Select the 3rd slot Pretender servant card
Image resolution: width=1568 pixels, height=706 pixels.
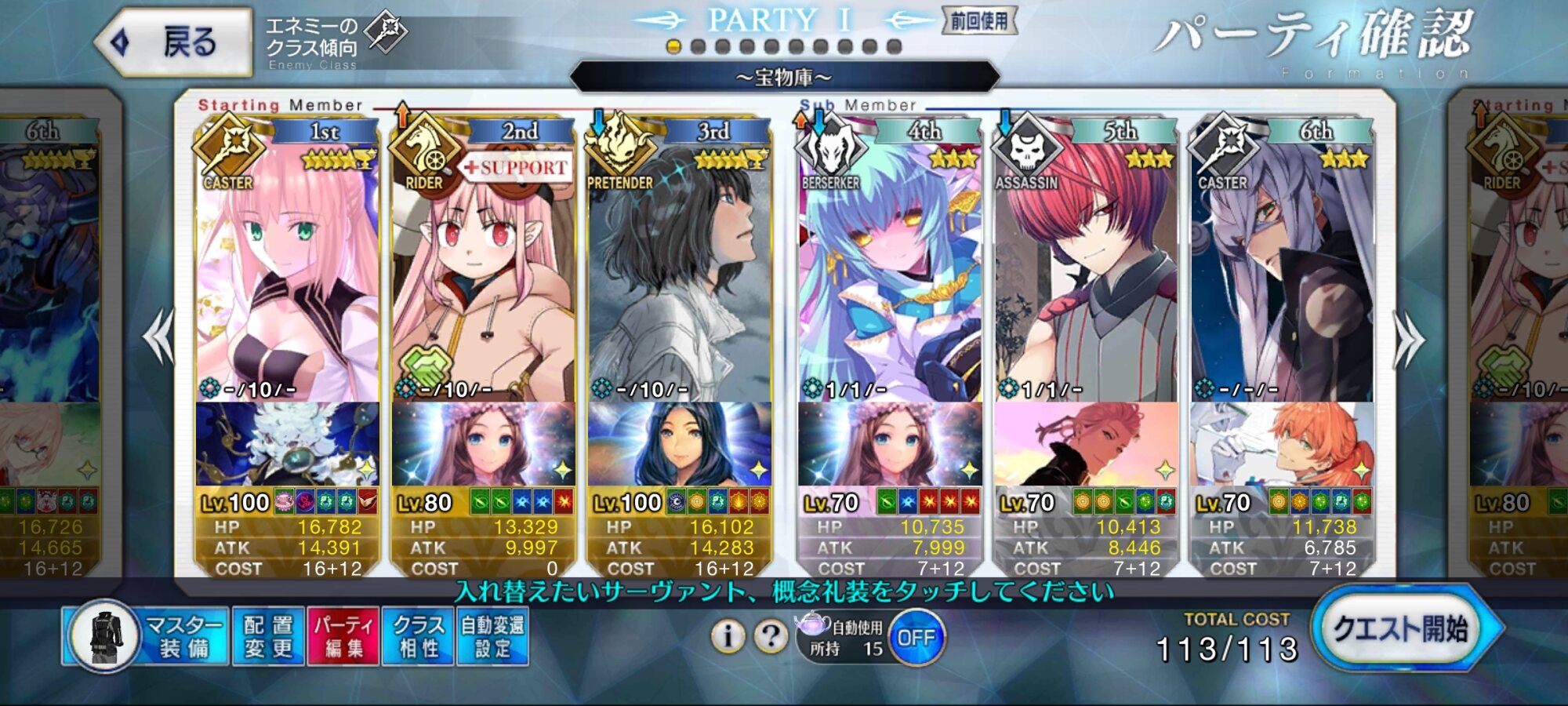pyautogui.click(x=679, y=275)
